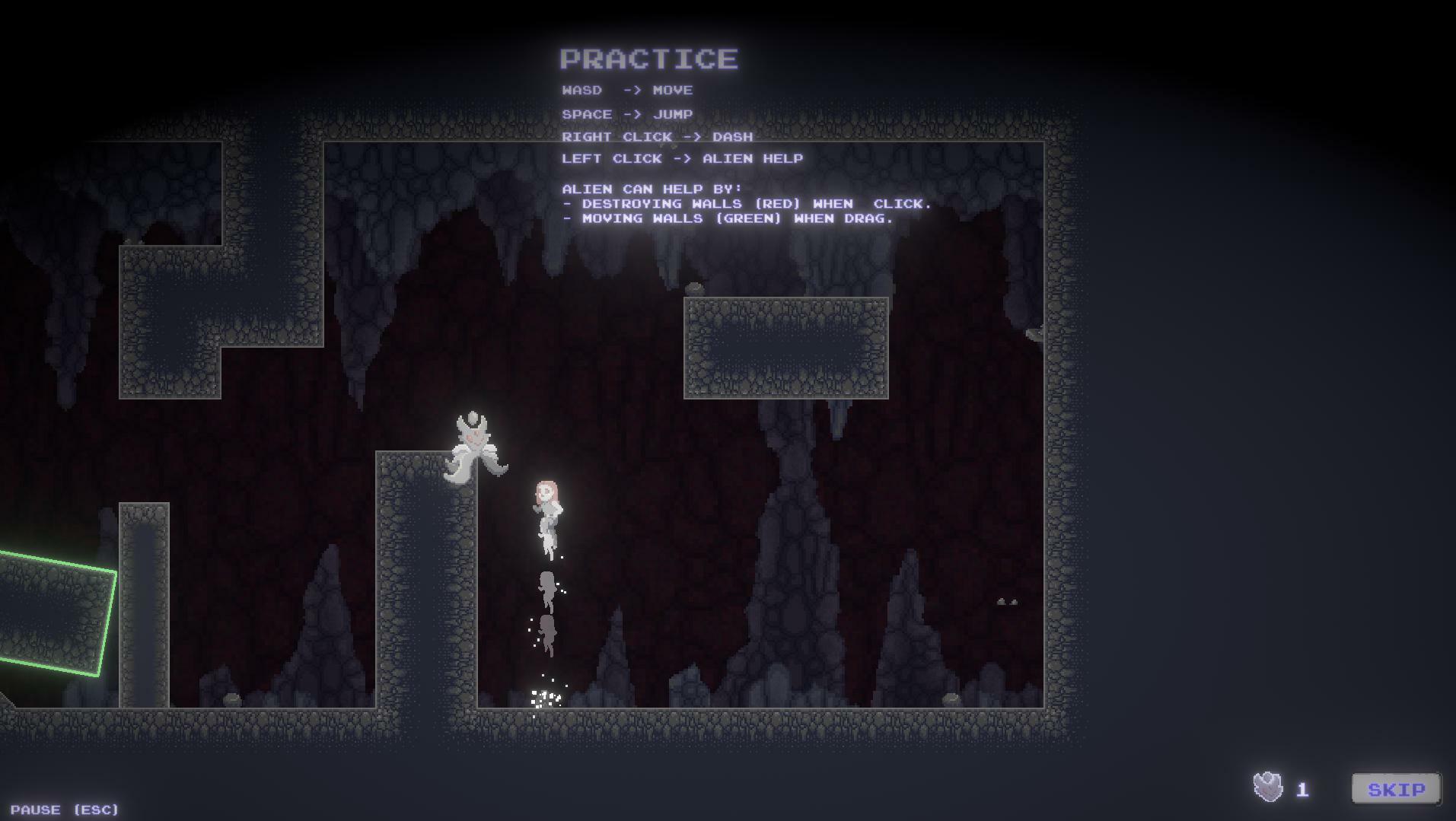Click the SPACE -> JUMP instruction line
This screenshot has width=1456, height=821.
click(x=626, y=113)
